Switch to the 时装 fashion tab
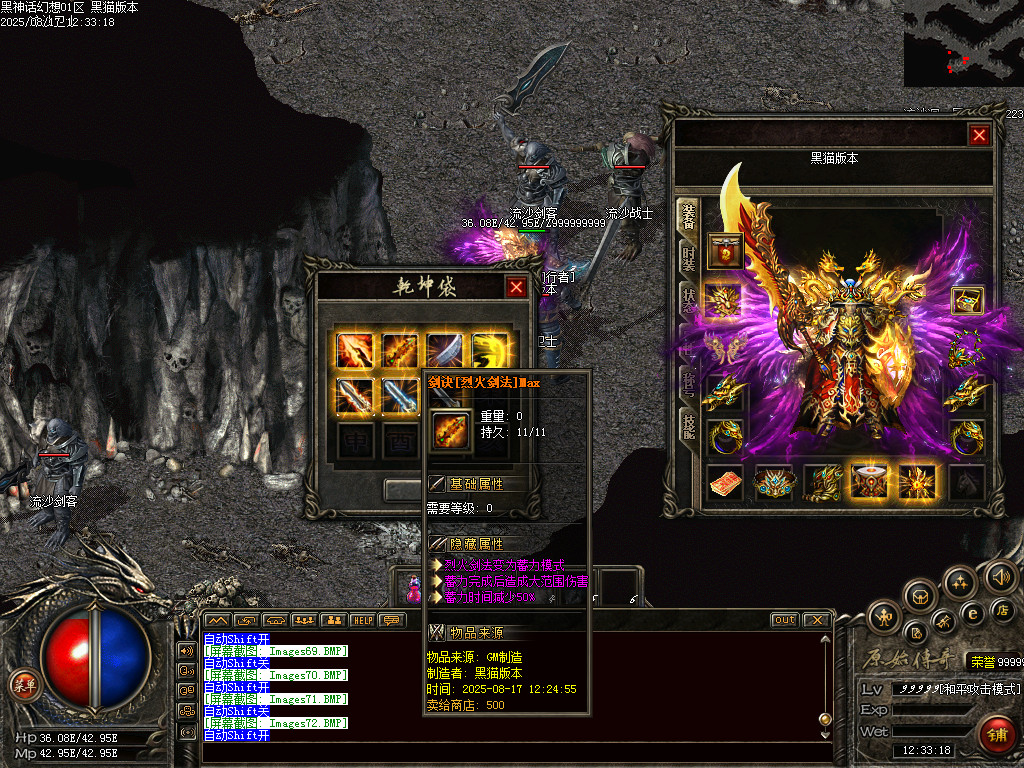This screenshot has height=768, width=1024. coord(689,260)
